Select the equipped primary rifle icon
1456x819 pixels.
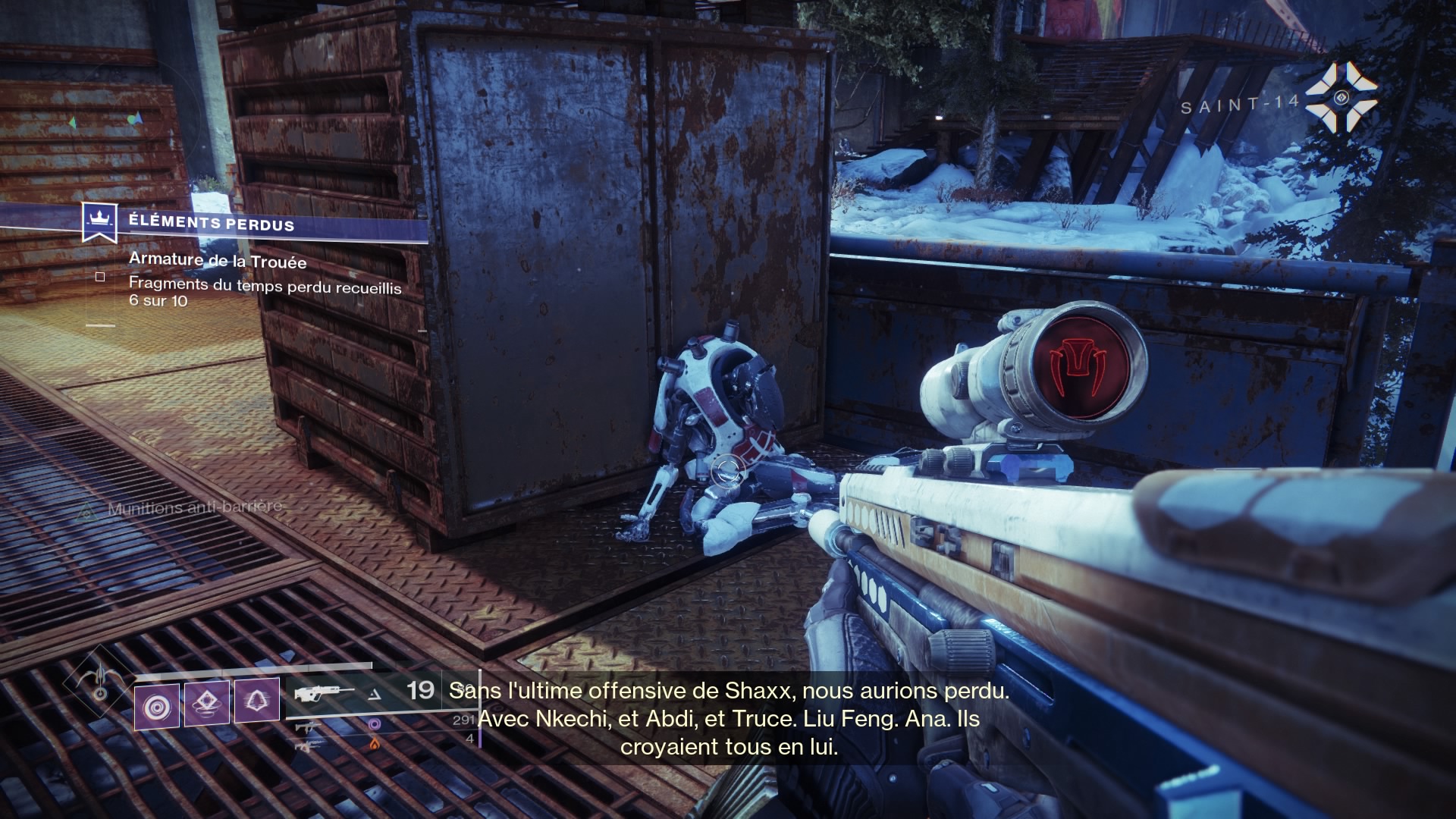(324, 693)
